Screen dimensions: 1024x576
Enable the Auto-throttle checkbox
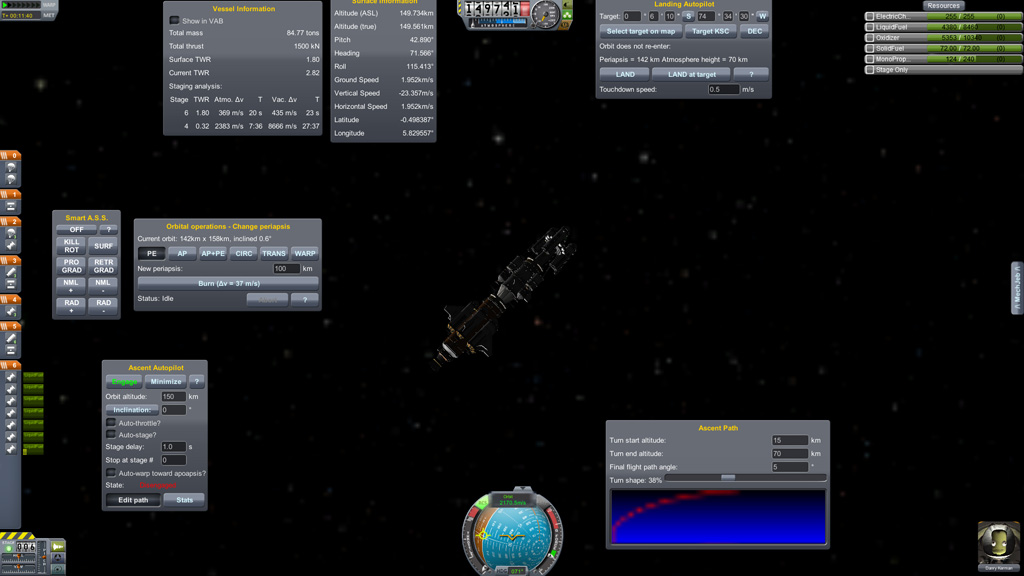pos(111,423)
